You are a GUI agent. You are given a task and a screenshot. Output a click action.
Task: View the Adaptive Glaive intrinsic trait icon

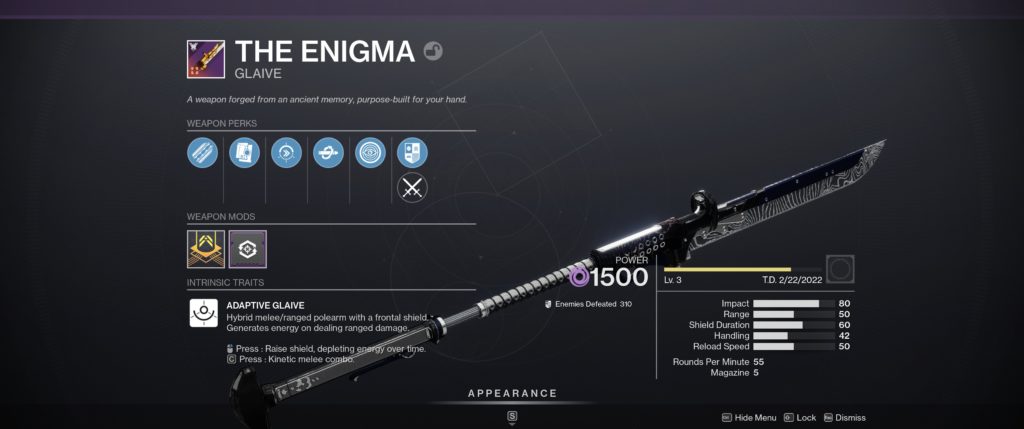[x=205, y=313]
